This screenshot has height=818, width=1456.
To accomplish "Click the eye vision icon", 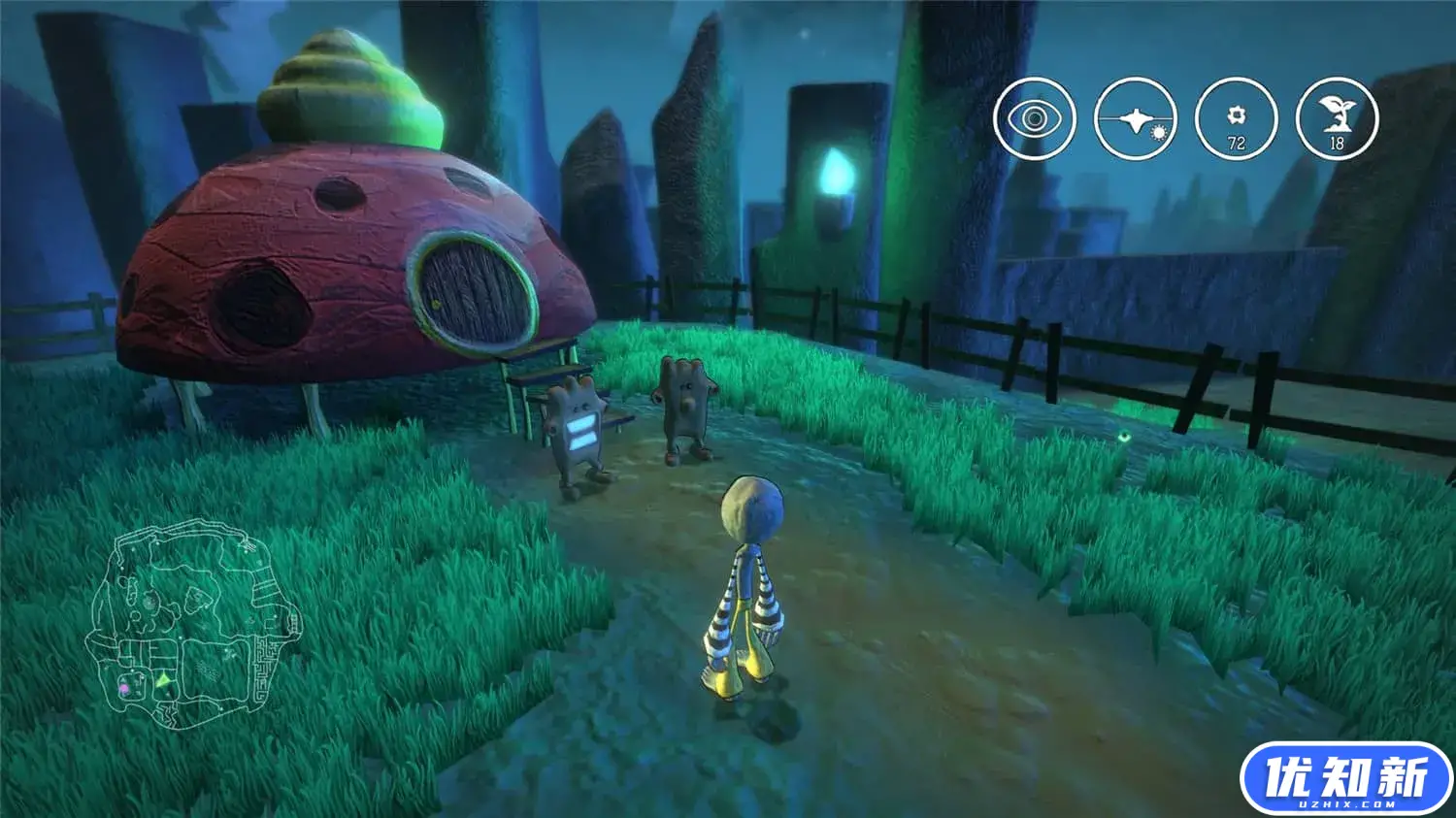I will point(1035,119).
